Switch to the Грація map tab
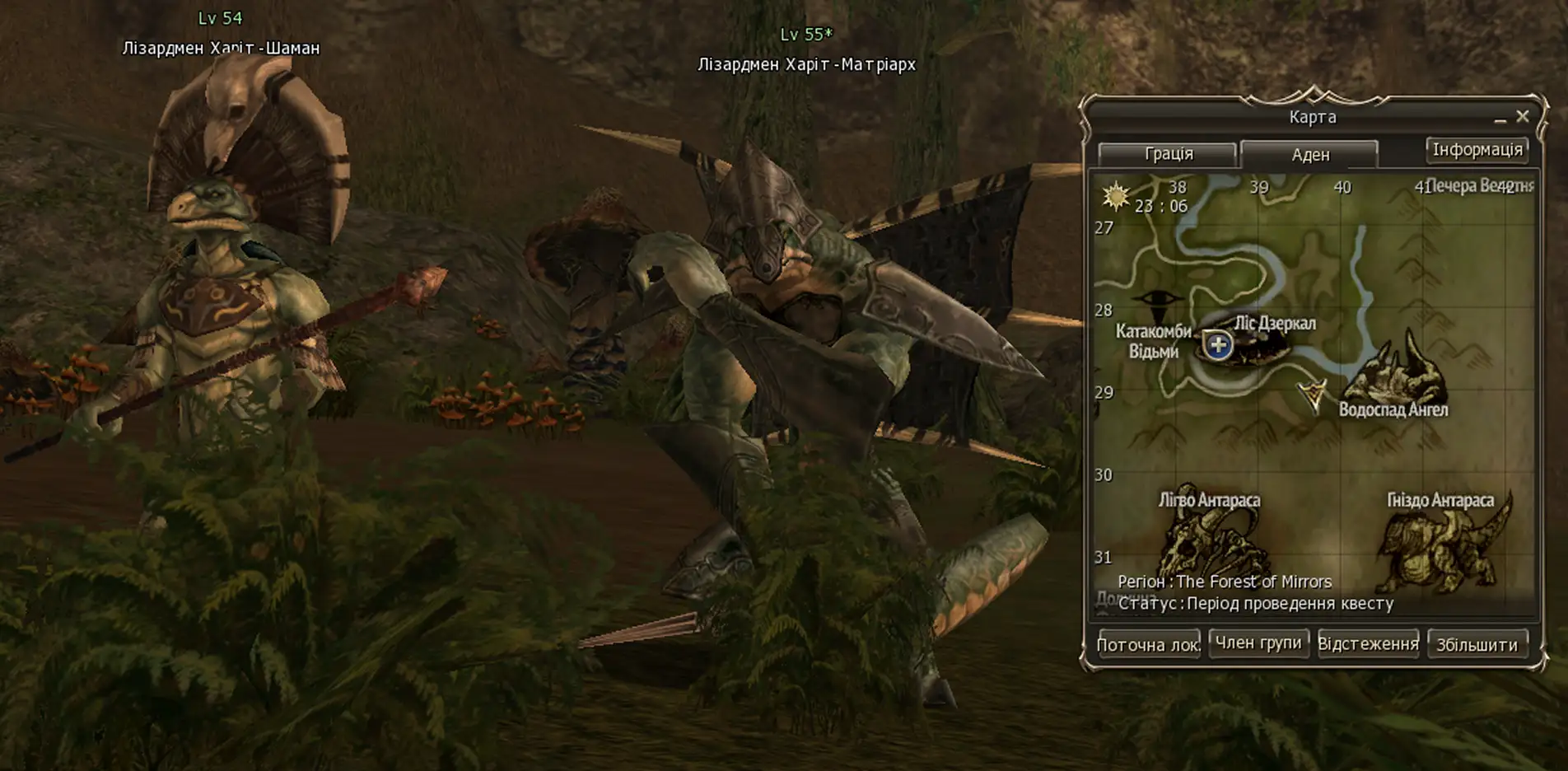1568x771 pixels. point(1170,153)
